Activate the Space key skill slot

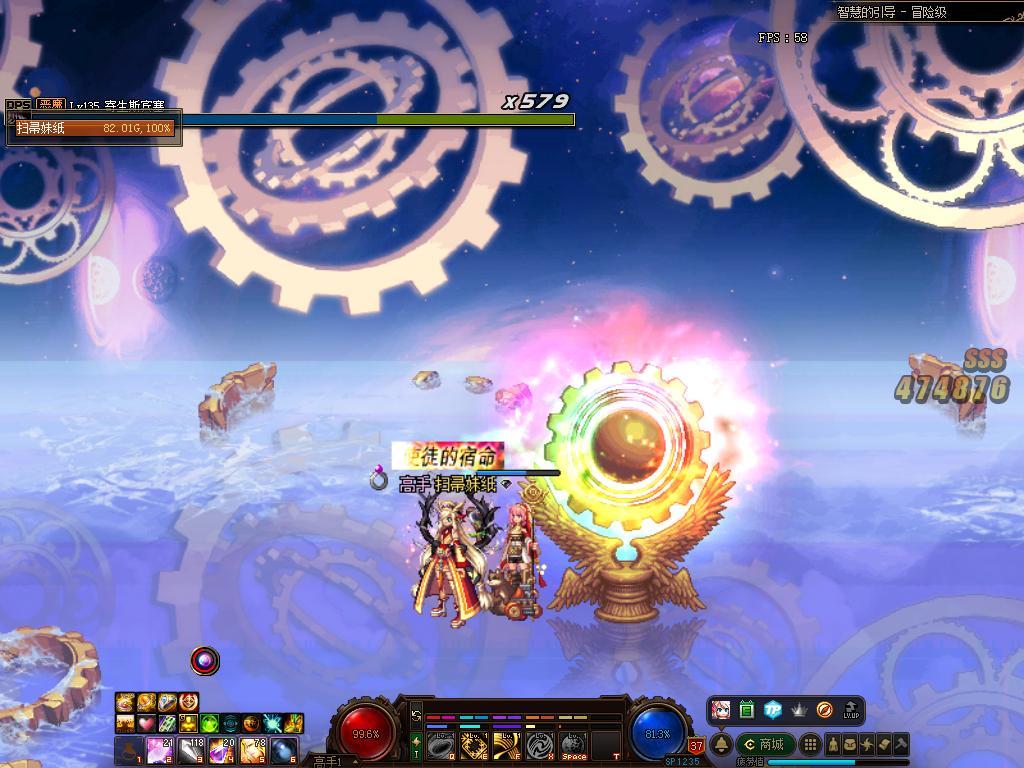click(573, 745)
